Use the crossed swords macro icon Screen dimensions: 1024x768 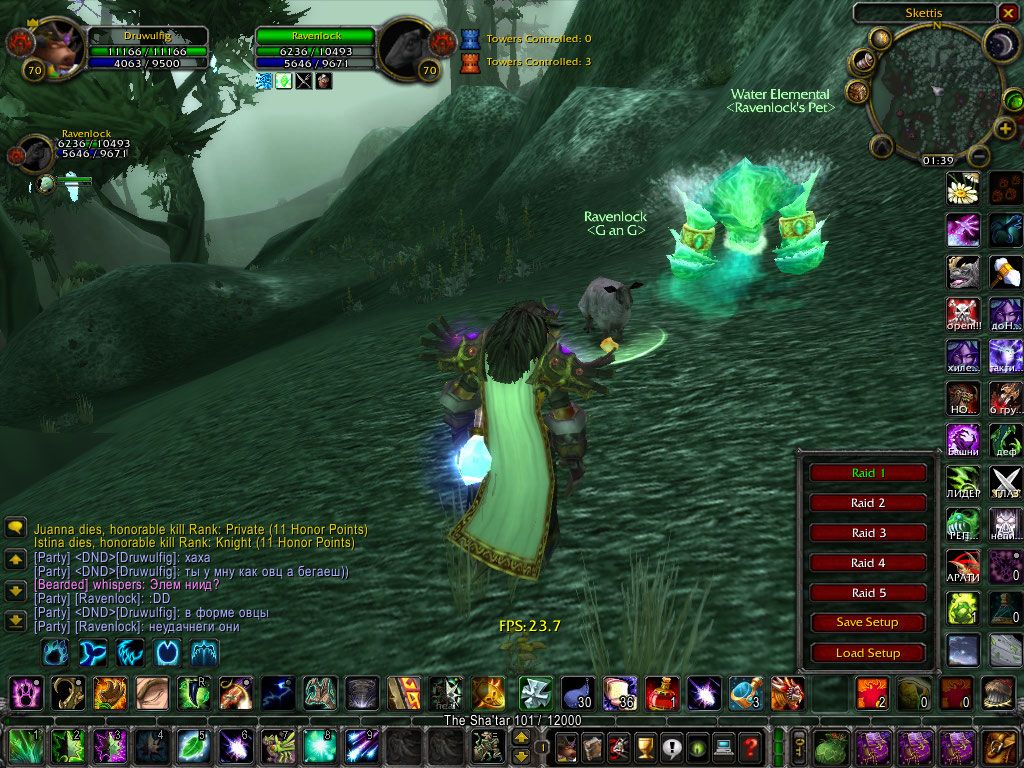[x=1005, y=481]
